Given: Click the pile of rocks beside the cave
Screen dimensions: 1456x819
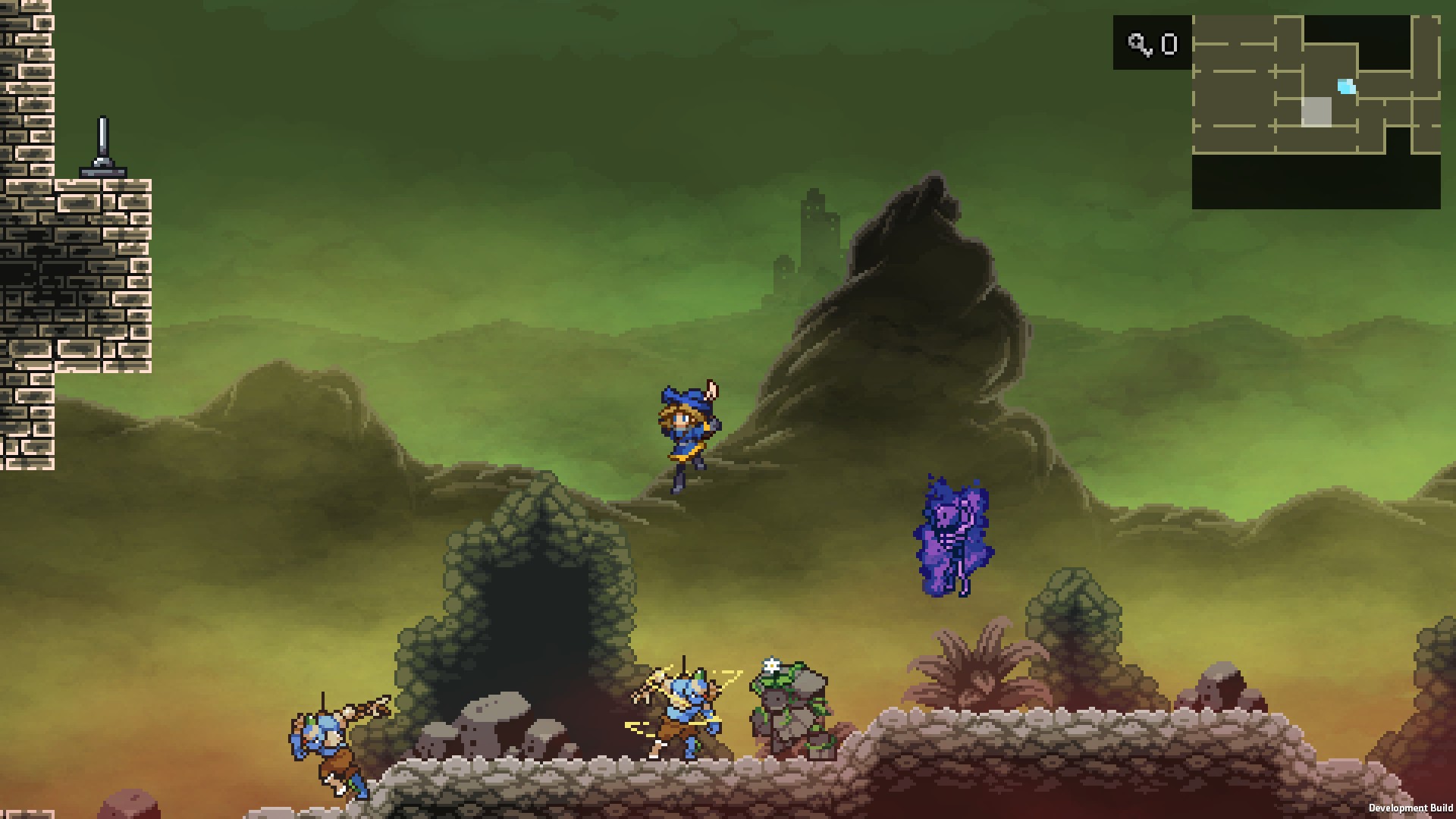Looking at the screenshot, I should coord(493,728).
